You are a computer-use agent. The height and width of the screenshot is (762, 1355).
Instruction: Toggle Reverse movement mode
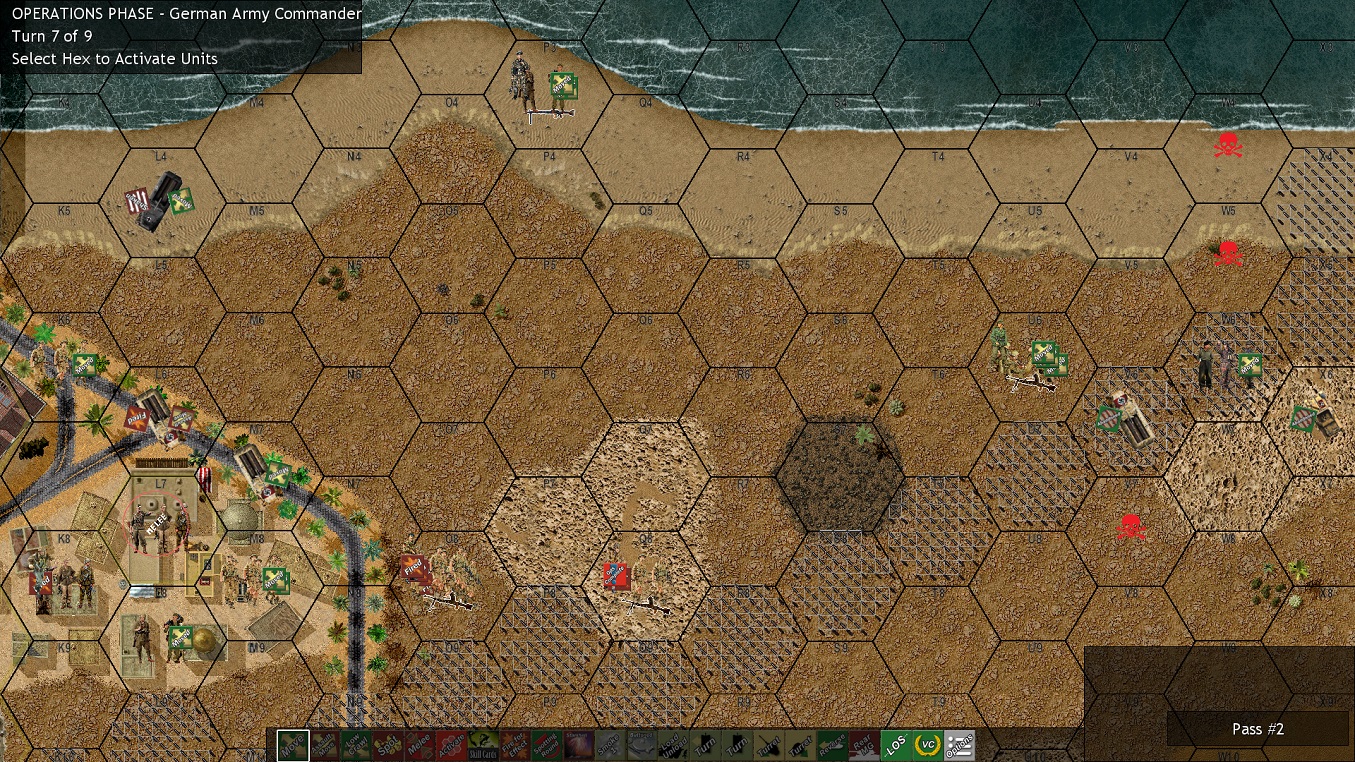tap(832, 745)
